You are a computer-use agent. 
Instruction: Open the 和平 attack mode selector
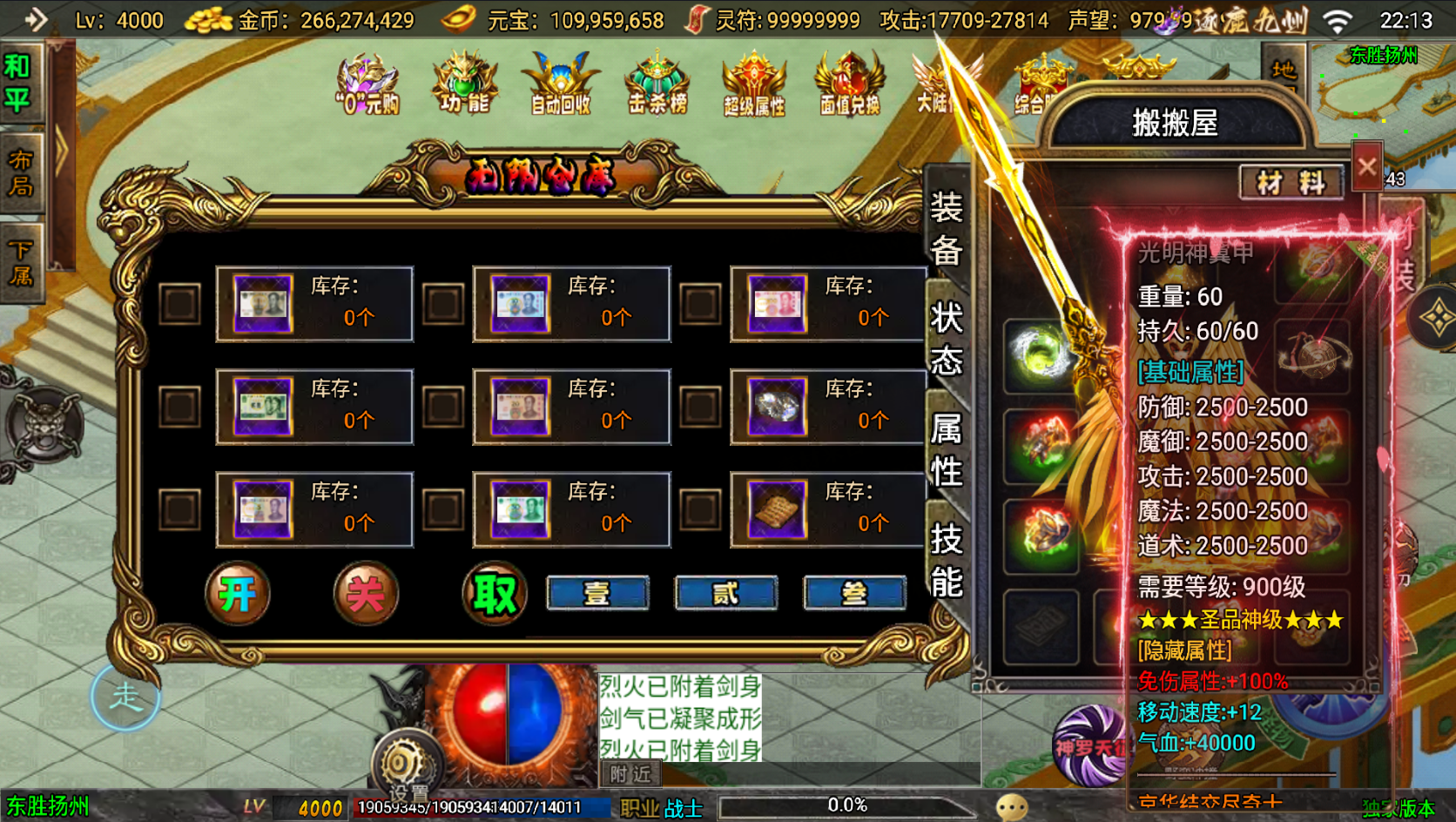(21, 78)
